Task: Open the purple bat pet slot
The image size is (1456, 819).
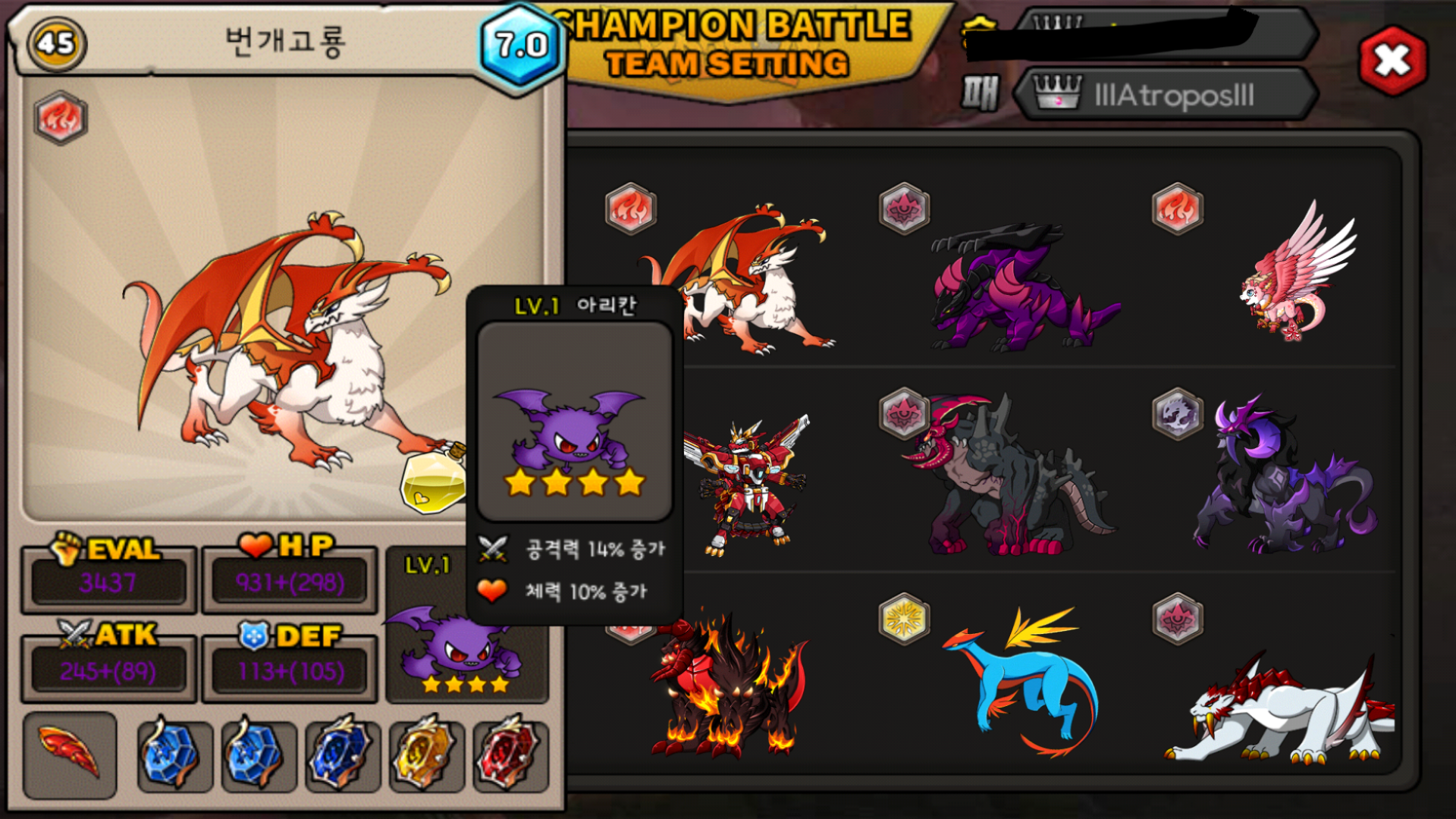Action: tap(455, 645)
